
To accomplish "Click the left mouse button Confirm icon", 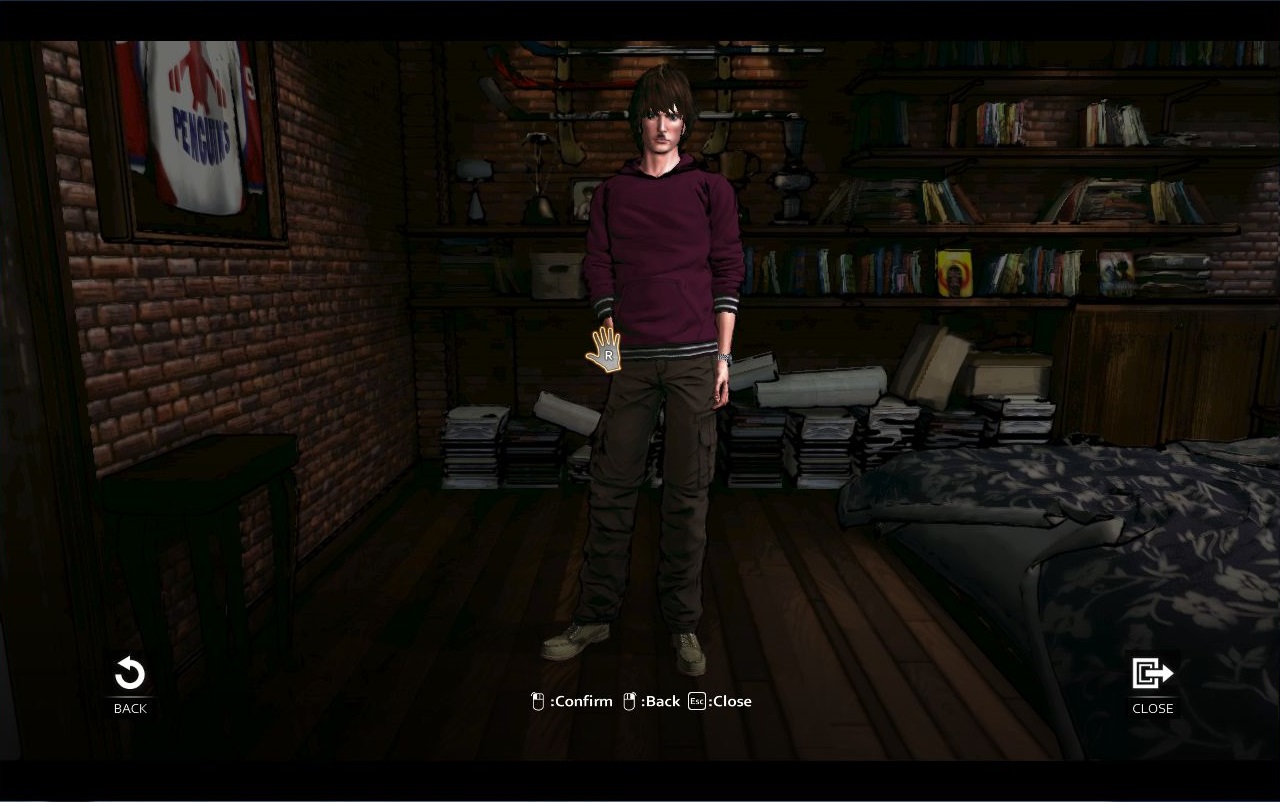I will 538,700.
